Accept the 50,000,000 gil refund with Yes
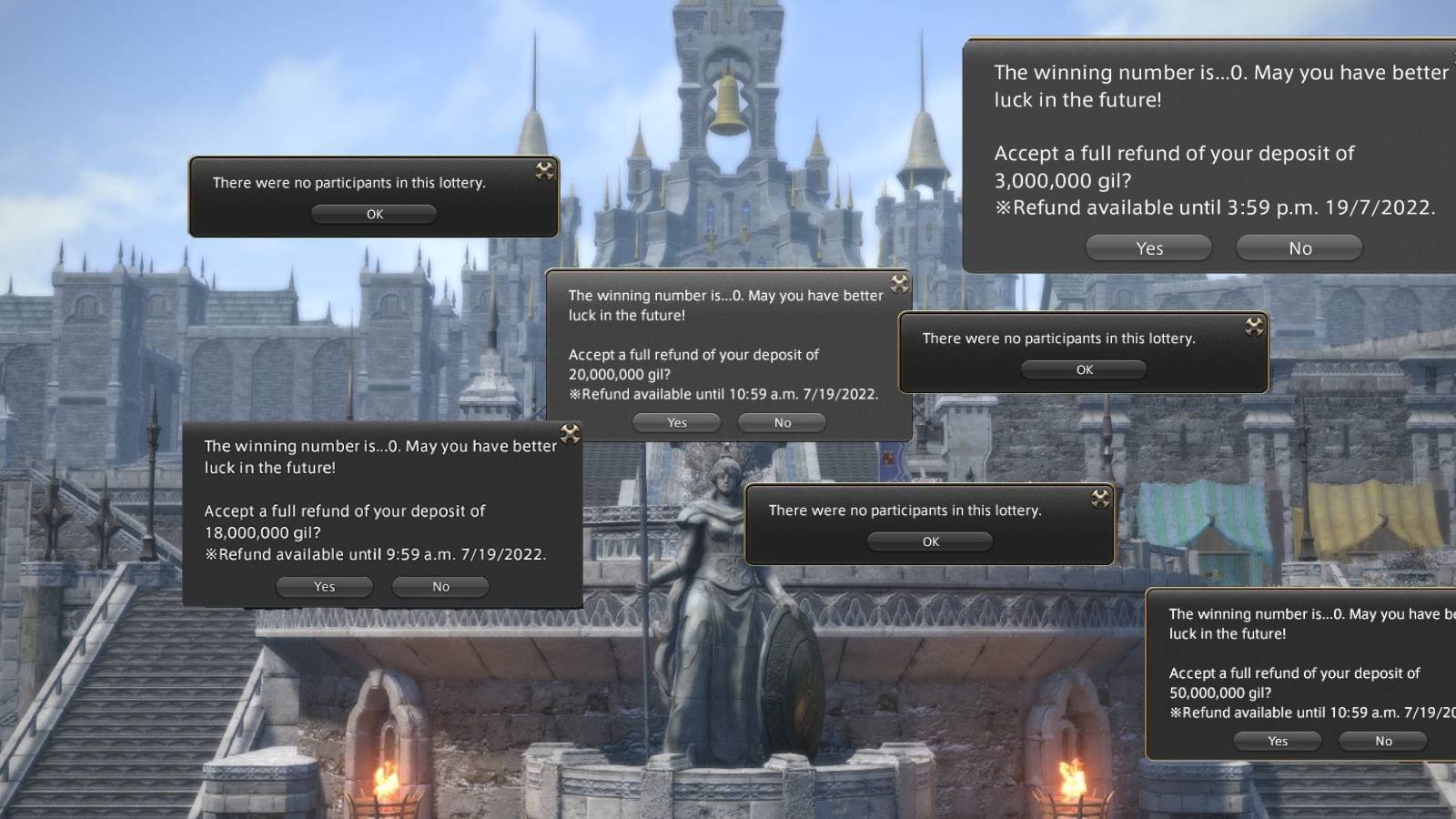The image size is (1456, 819). pos(1277,741)
